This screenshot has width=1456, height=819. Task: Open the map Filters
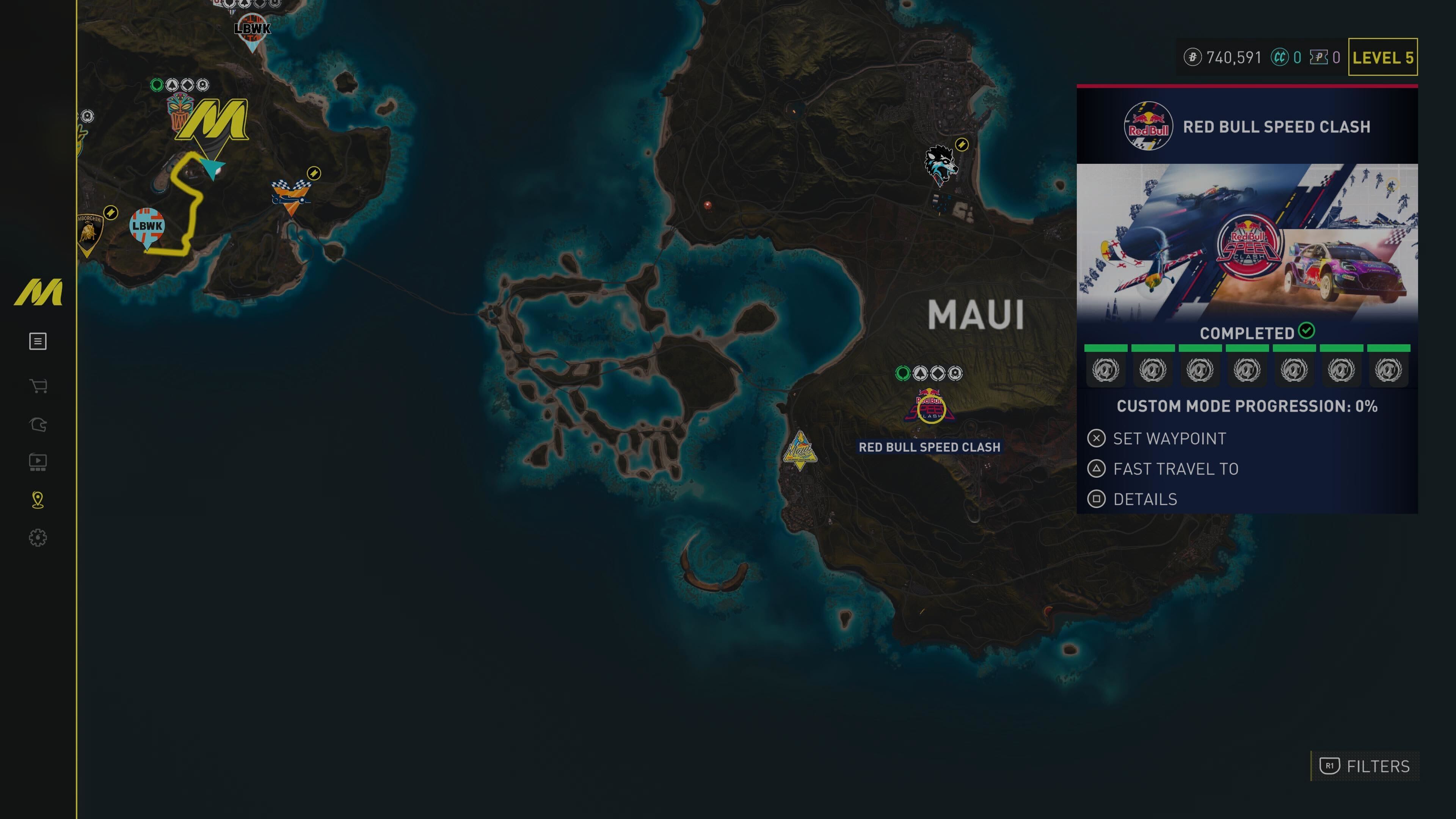pos(1365,766)
